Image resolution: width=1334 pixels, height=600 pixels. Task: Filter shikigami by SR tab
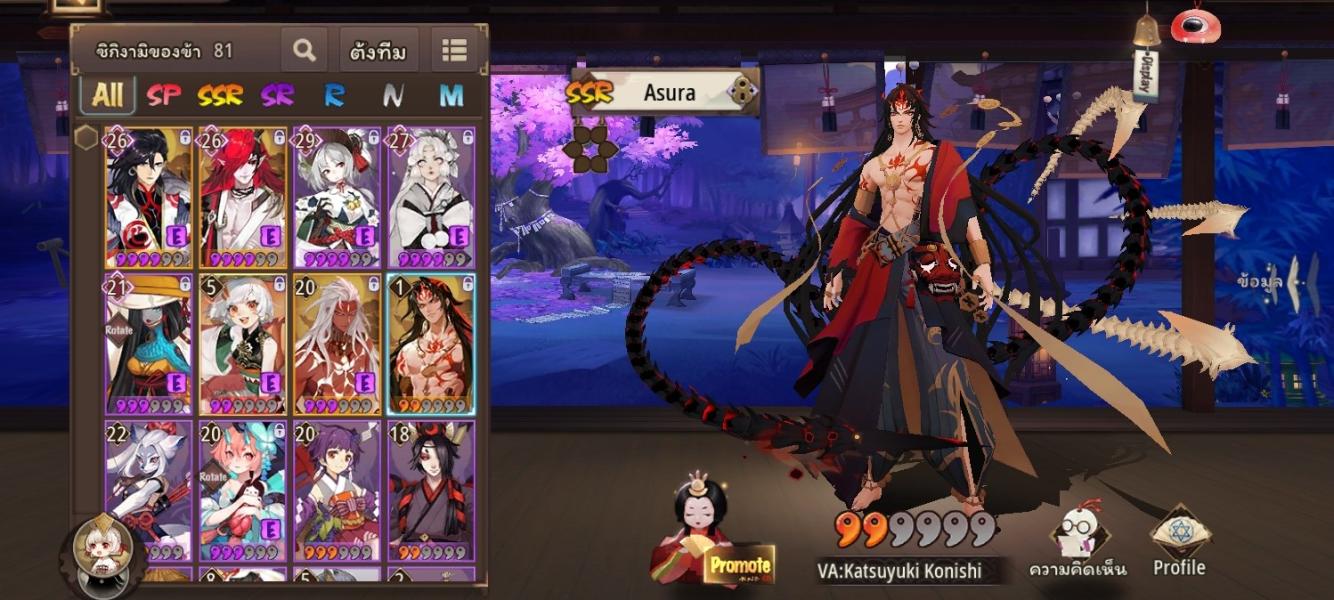277,95
